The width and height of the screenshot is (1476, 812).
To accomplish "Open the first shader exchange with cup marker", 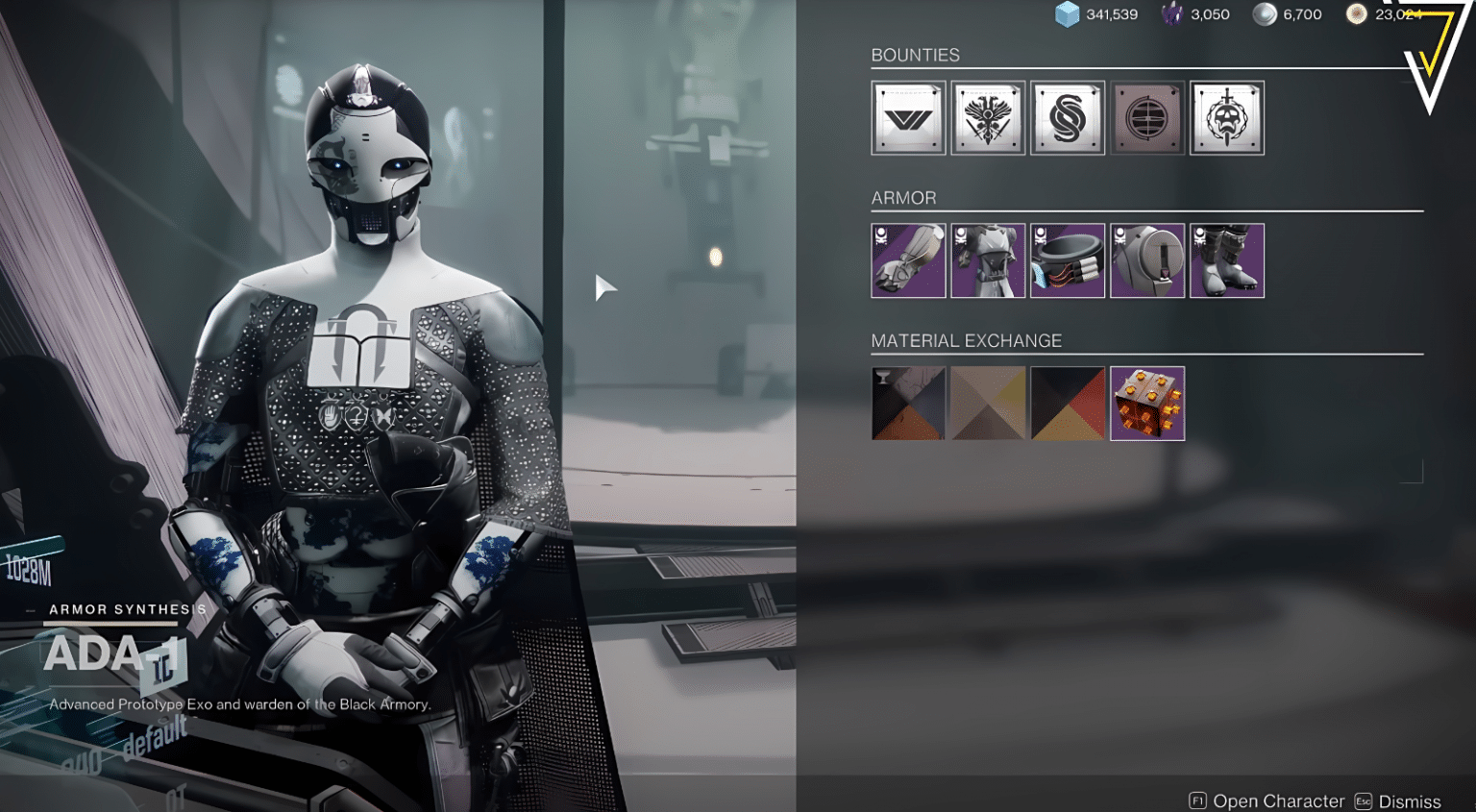I will click(907, 403).
